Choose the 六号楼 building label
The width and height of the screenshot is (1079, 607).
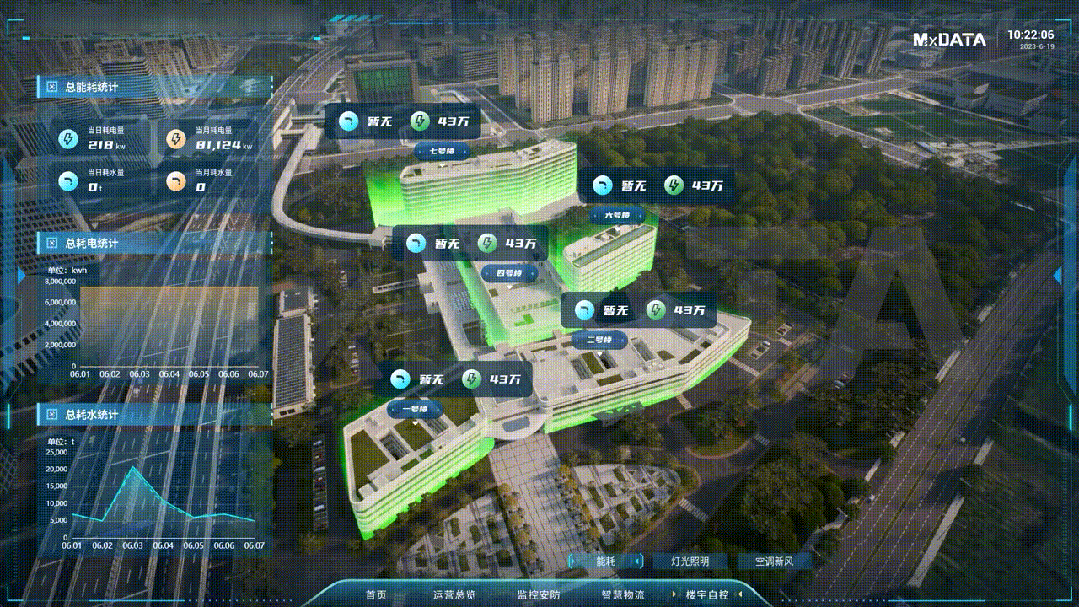(617, 215)
